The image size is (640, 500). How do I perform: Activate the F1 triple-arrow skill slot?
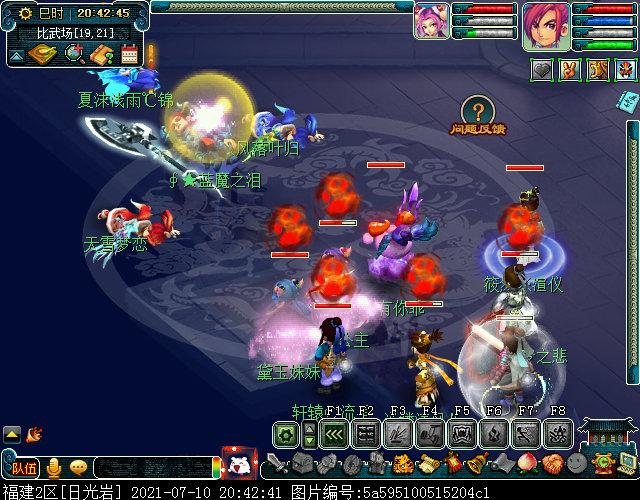point(333,434)
